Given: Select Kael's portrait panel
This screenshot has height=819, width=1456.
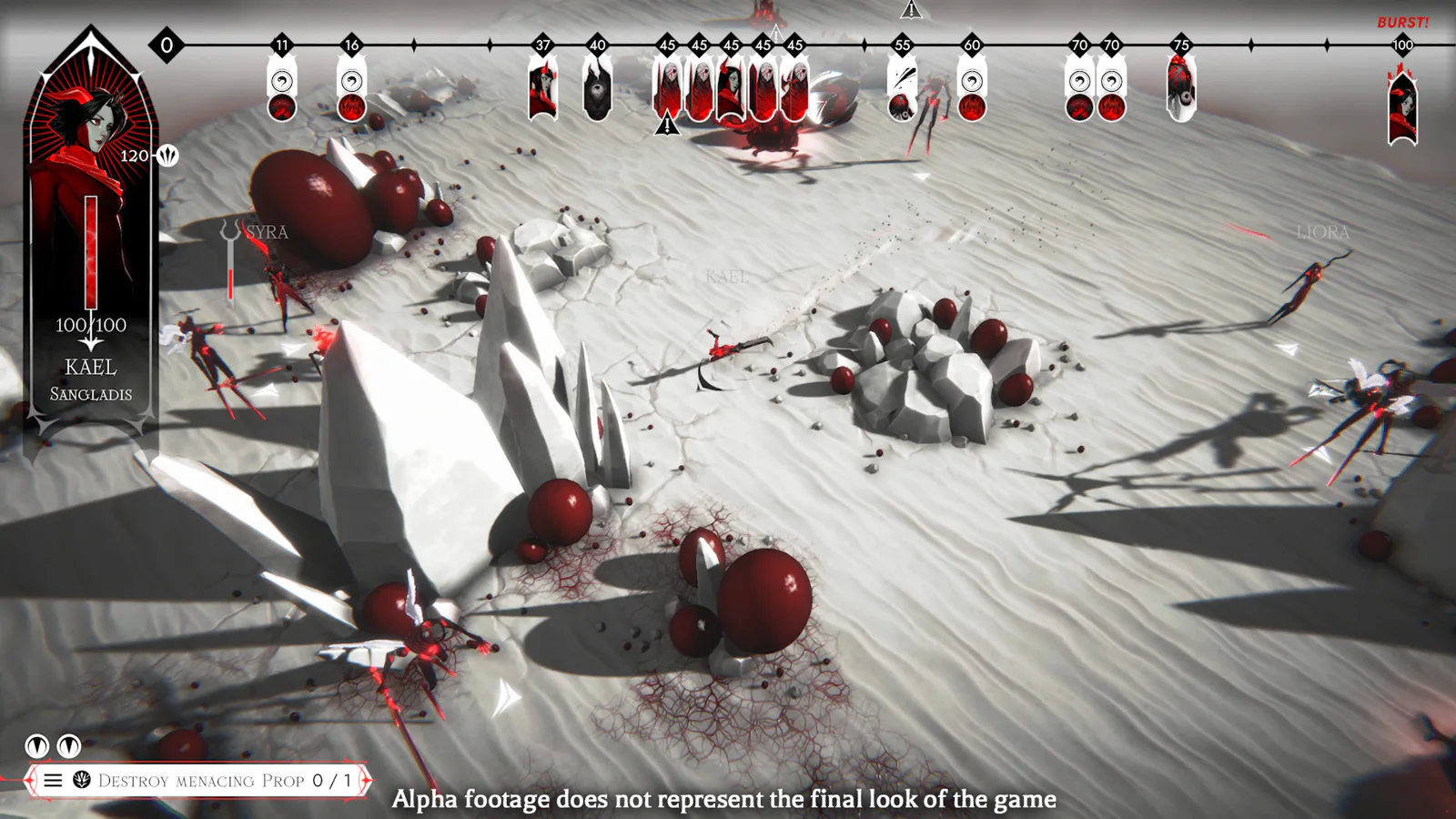Looking at the screenshot, I should [91, 237].
